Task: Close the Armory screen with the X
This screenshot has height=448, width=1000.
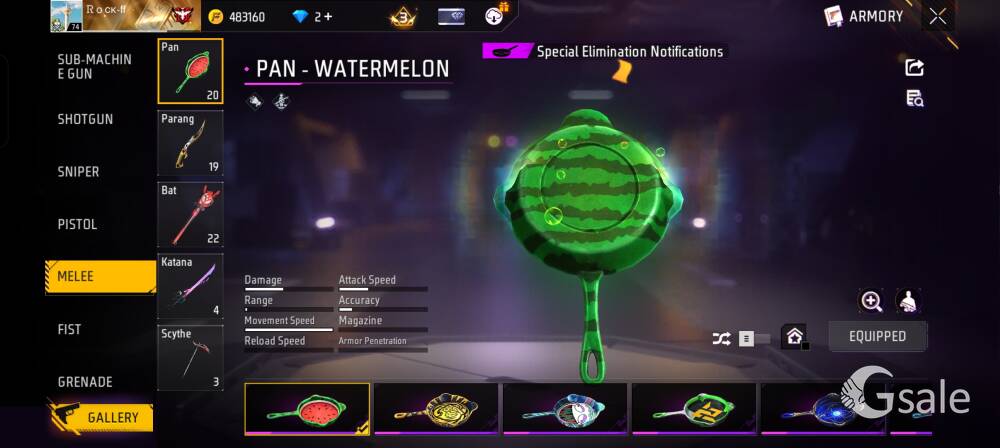Action: click(937, 16)
